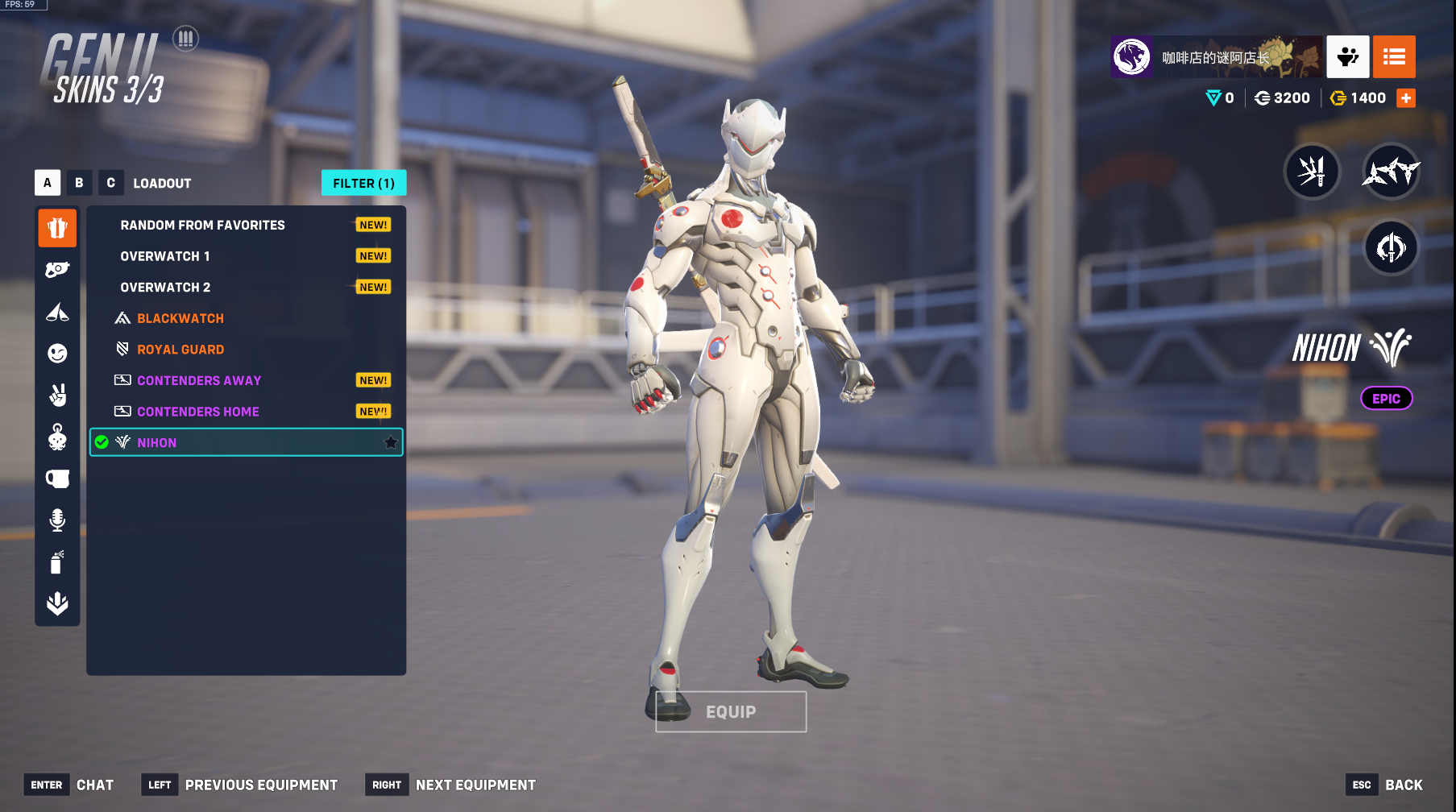Open the social friends panel

(1348, 56)
